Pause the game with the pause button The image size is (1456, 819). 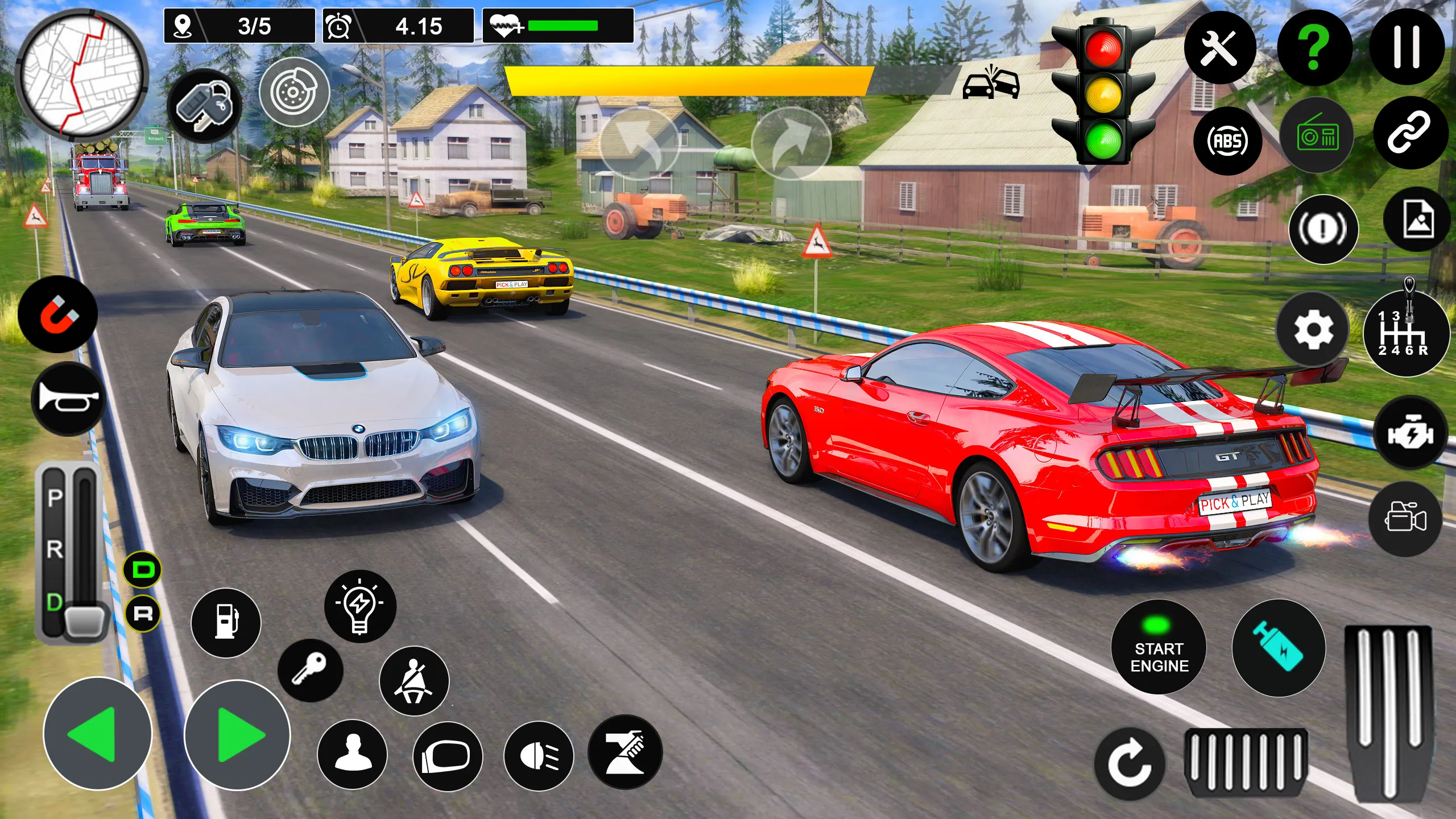1407,47
